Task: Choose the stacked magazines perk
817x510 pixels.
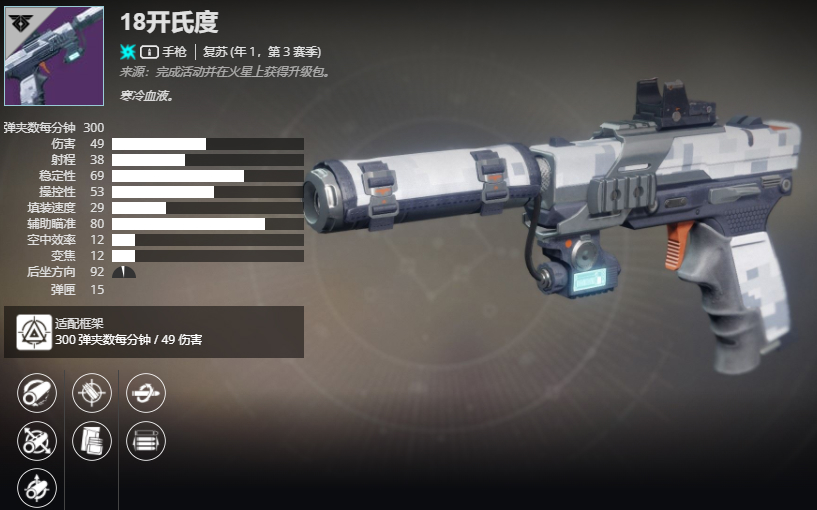Action: pyautogui.click(x=91, y=440)
